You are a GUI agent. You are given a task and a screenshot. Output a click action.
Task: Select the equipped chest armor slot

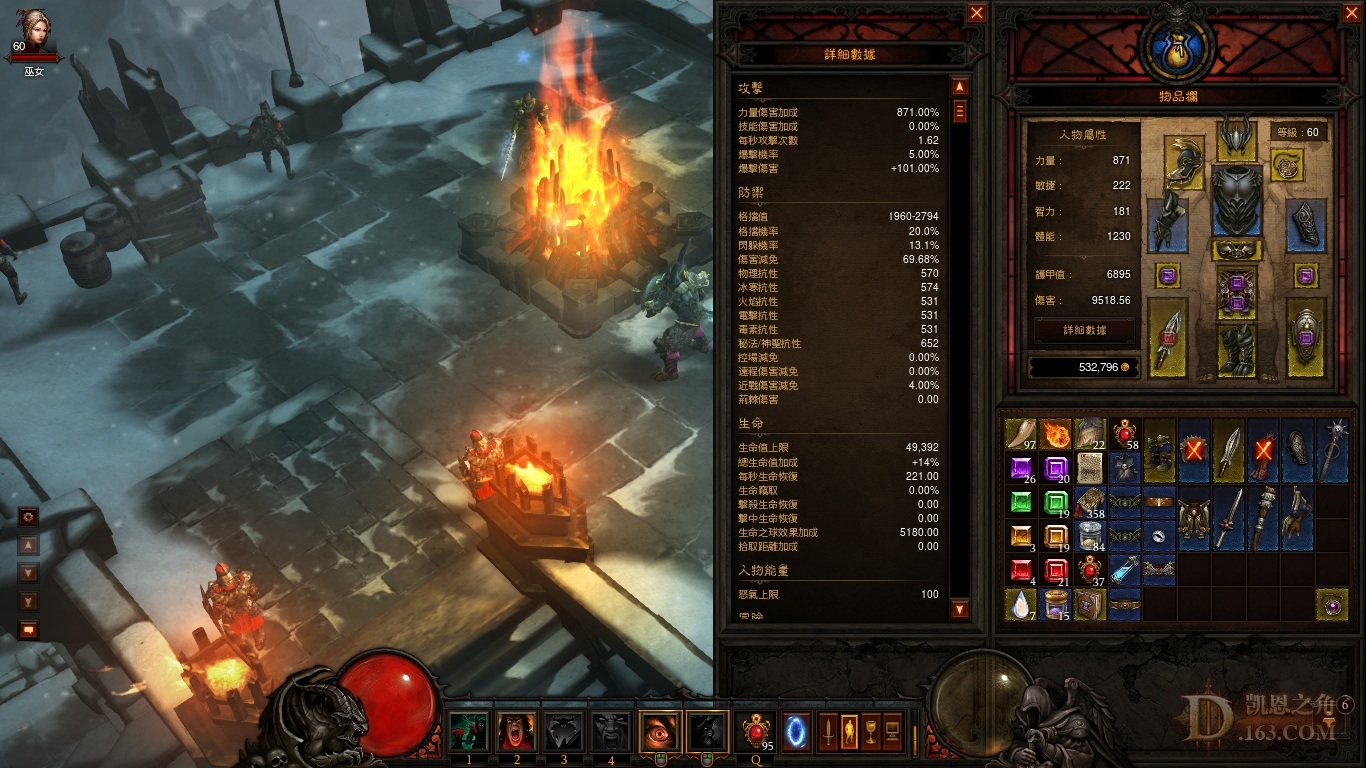1236,201
